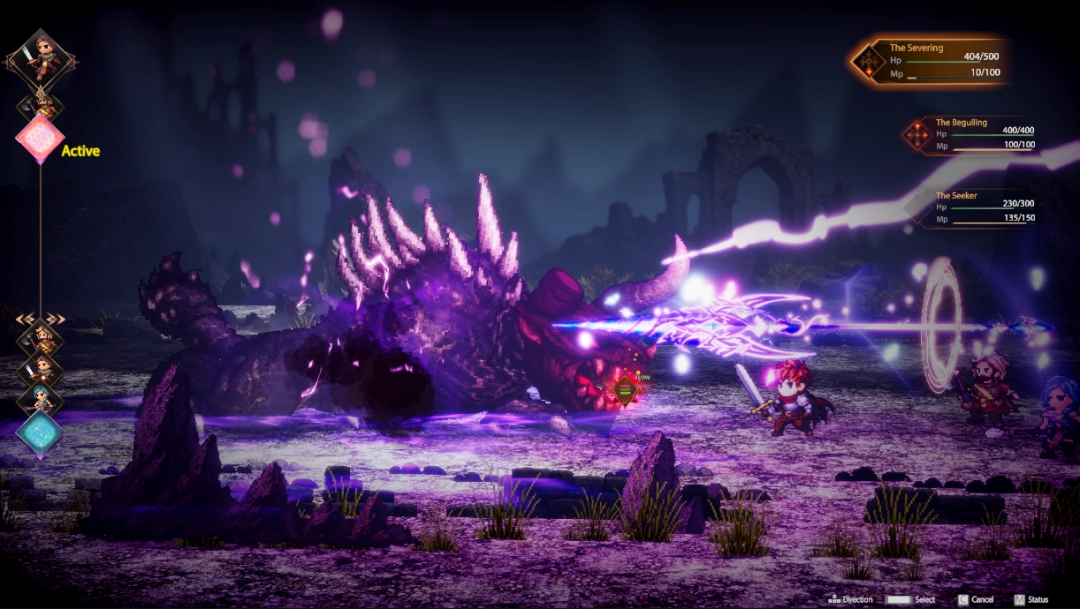The width and height of the screenshot is (1080, 609).
Task: Click the right double-arrow above the turn queue
Action: (x=56, y=319)
